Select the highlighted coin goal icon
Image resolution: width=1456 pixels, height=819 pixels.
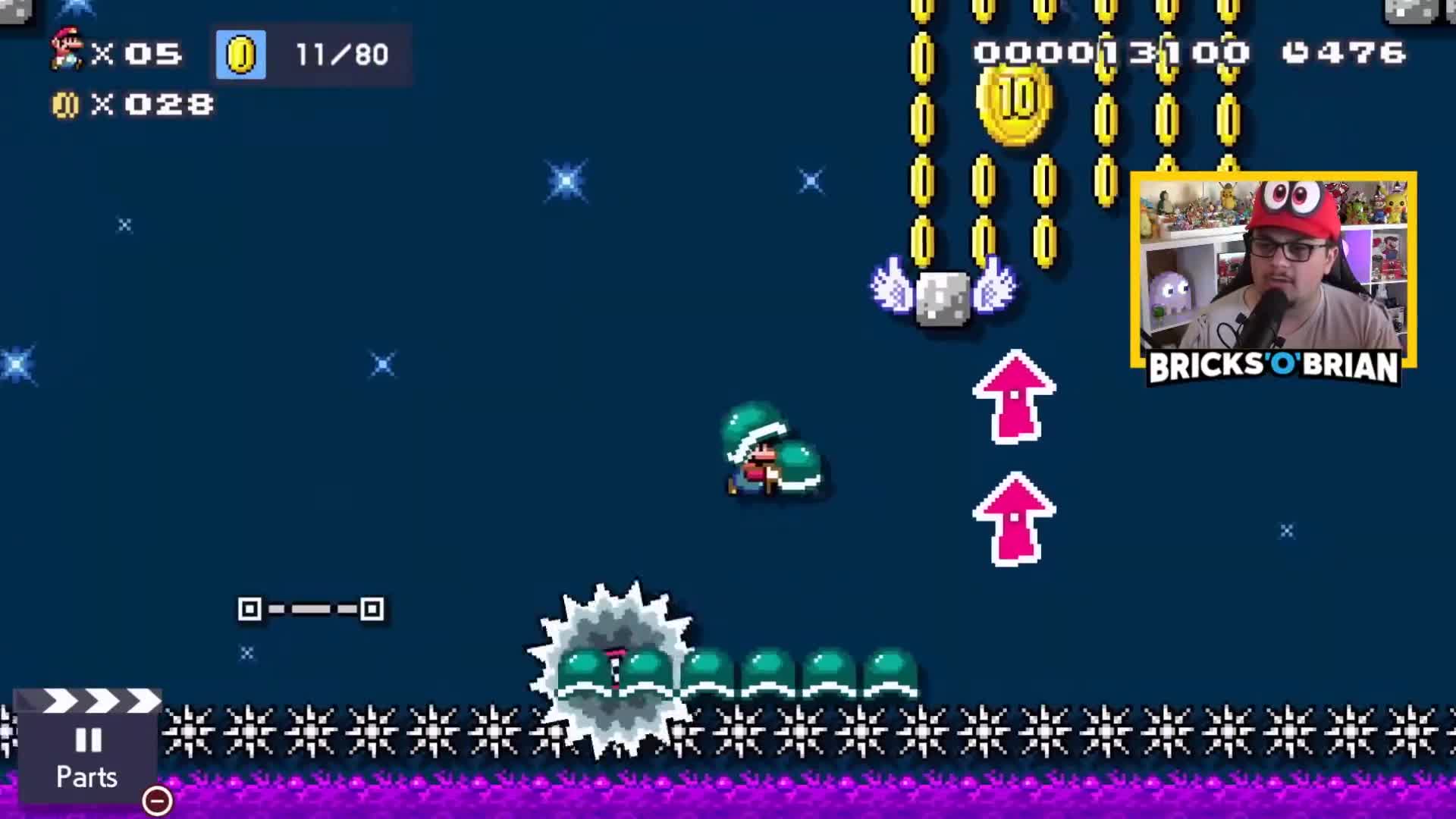pyautogui.click(x=240, y=54)
